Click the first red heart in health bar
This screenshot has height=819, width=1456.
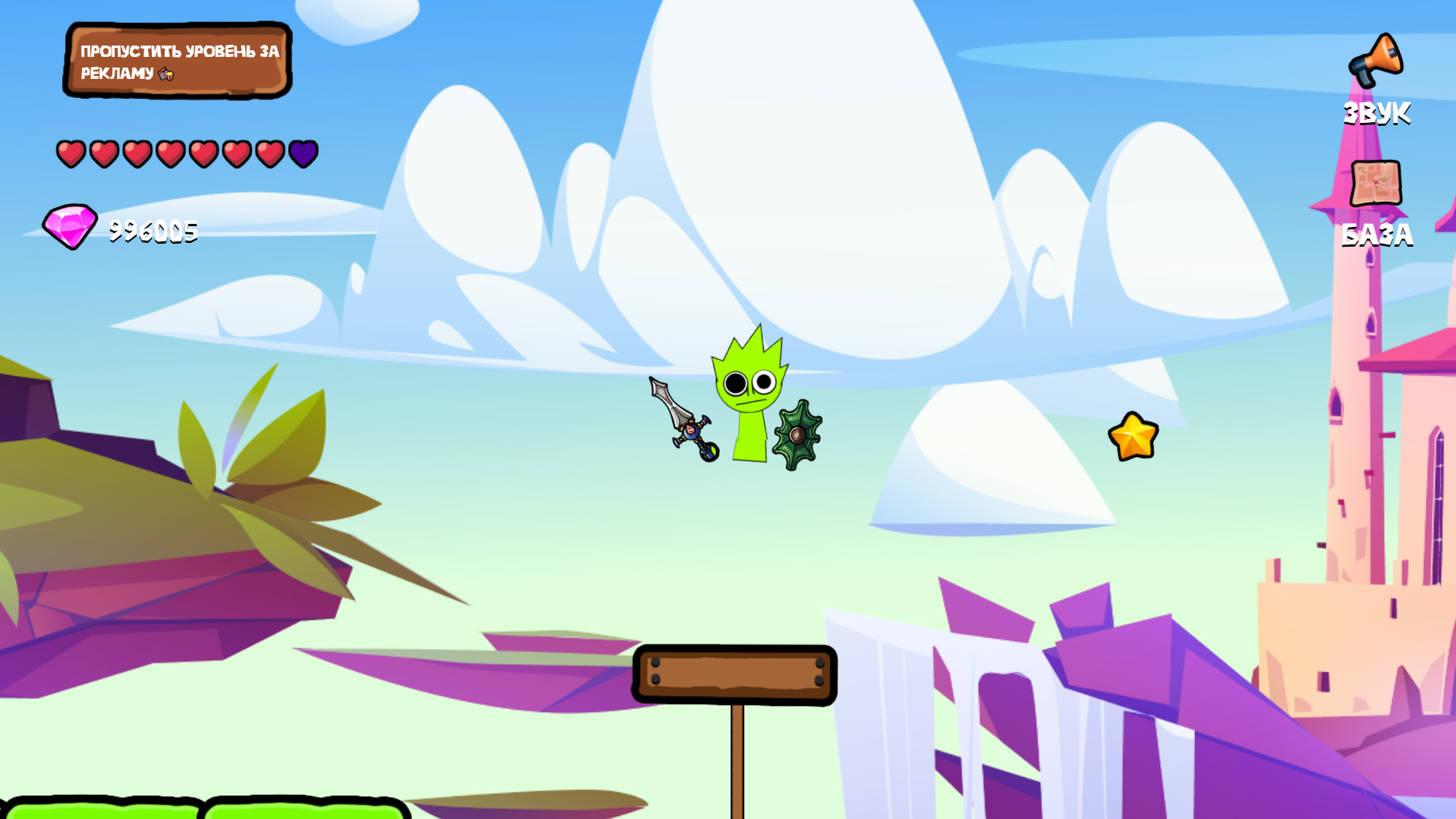pos(71,153)
